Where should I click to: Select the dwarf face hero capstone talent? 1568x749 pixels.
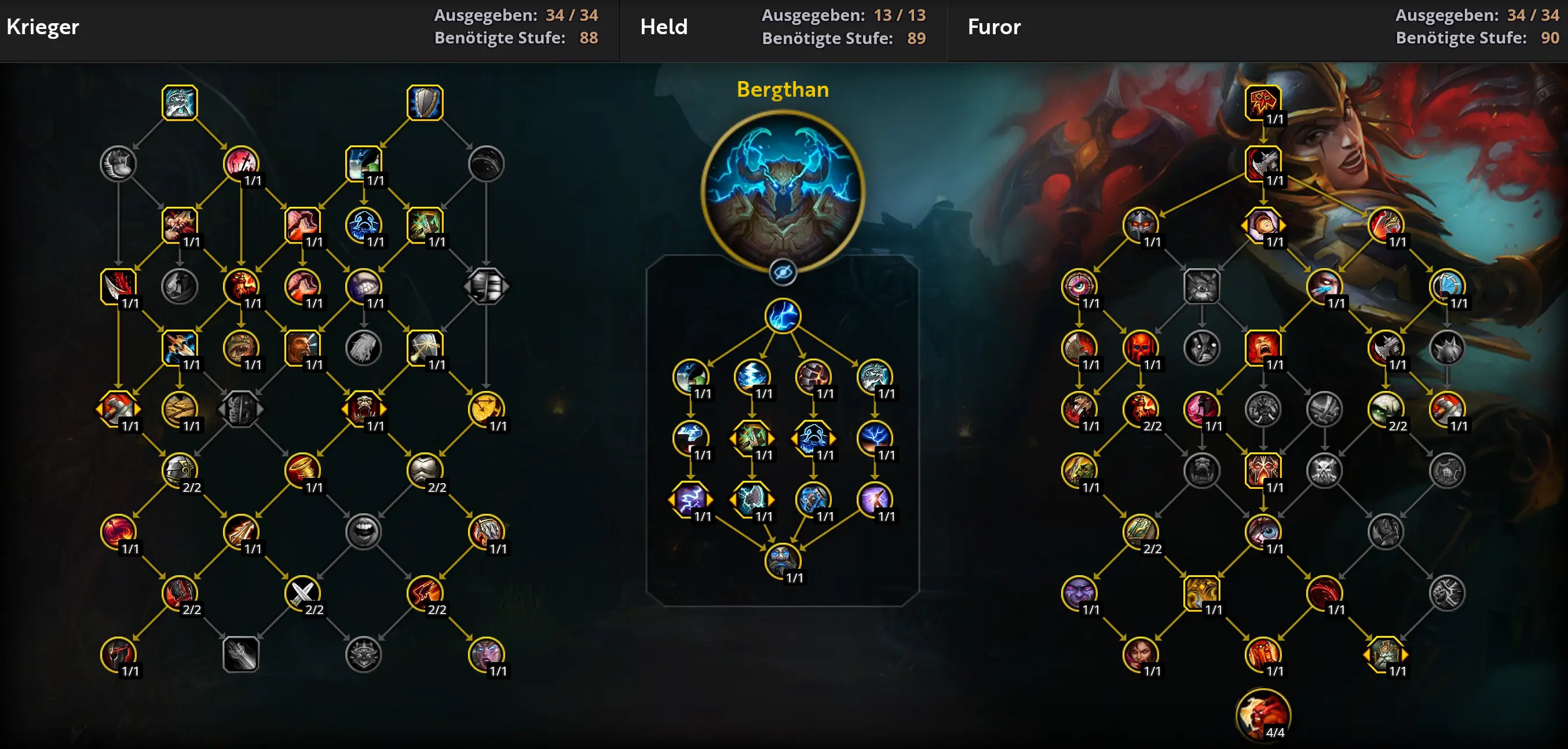[783, 560]
